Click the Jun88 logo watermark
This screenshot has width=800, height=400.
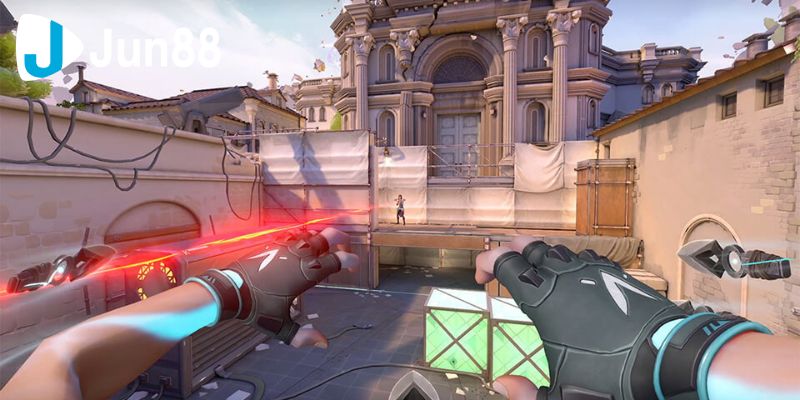tap(118, 47)
